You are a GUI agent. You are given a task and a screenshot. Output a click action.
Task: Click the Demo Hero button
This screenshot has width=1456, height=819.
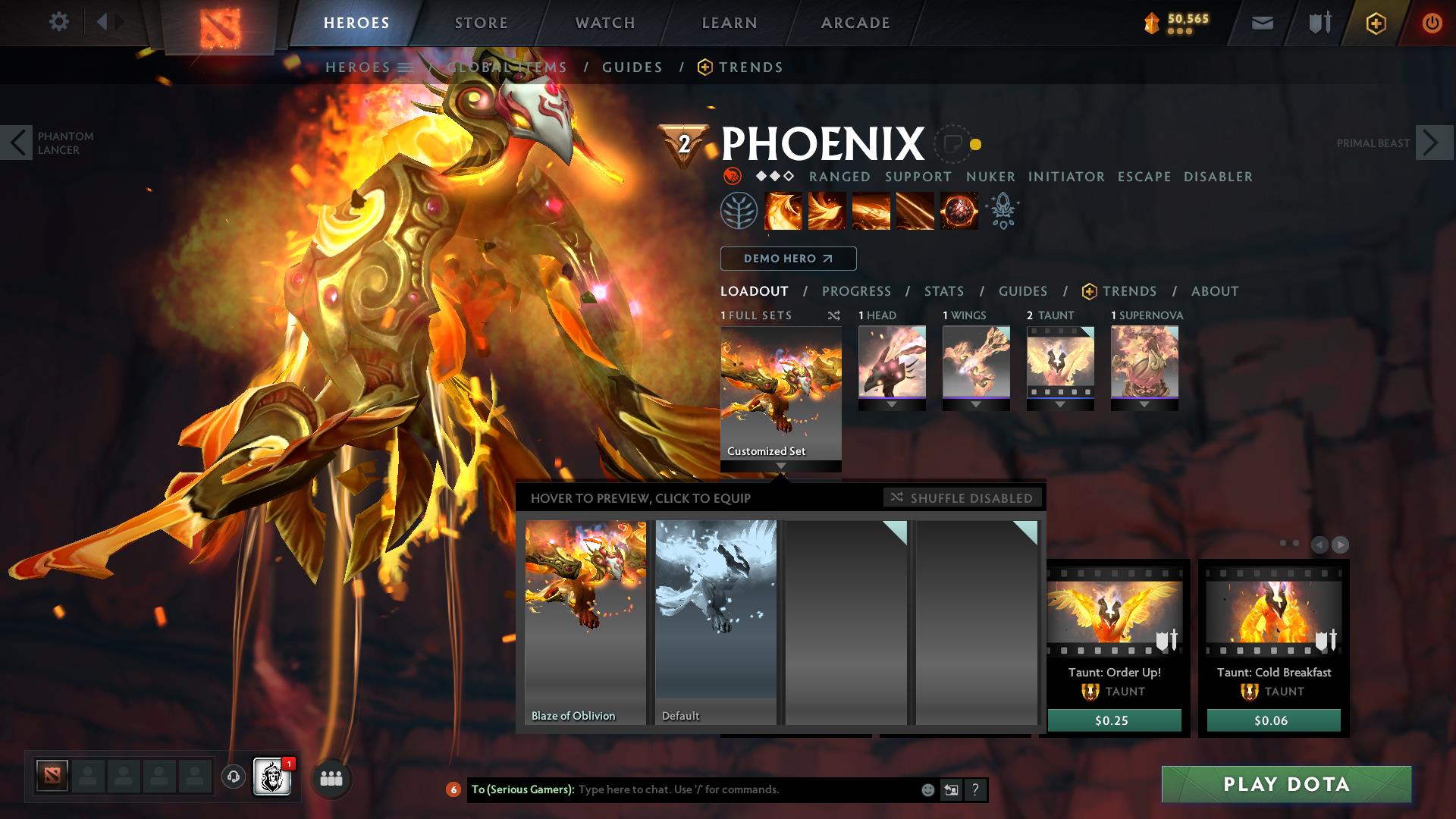tap(788, 259)
